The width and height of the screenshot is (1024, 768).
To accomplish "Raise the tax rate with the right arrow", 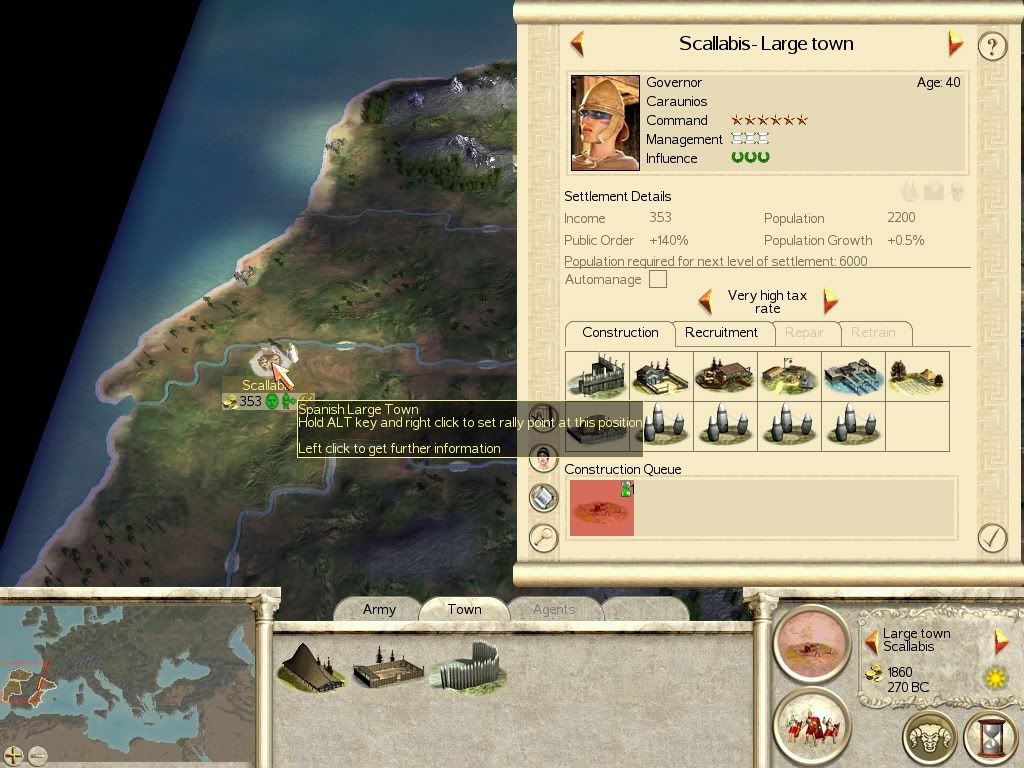I will (x=830, y=301).
